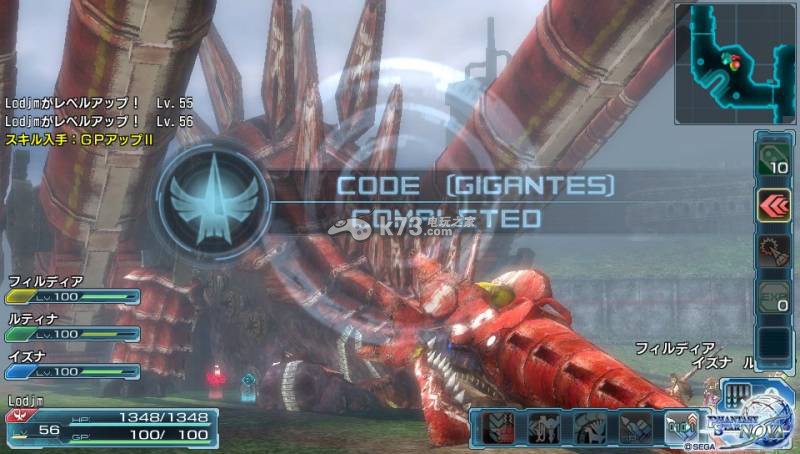Select party member フィルディア's yellow status panel
Viewport: 800px width, 454px height.
(x=72, y=296)
